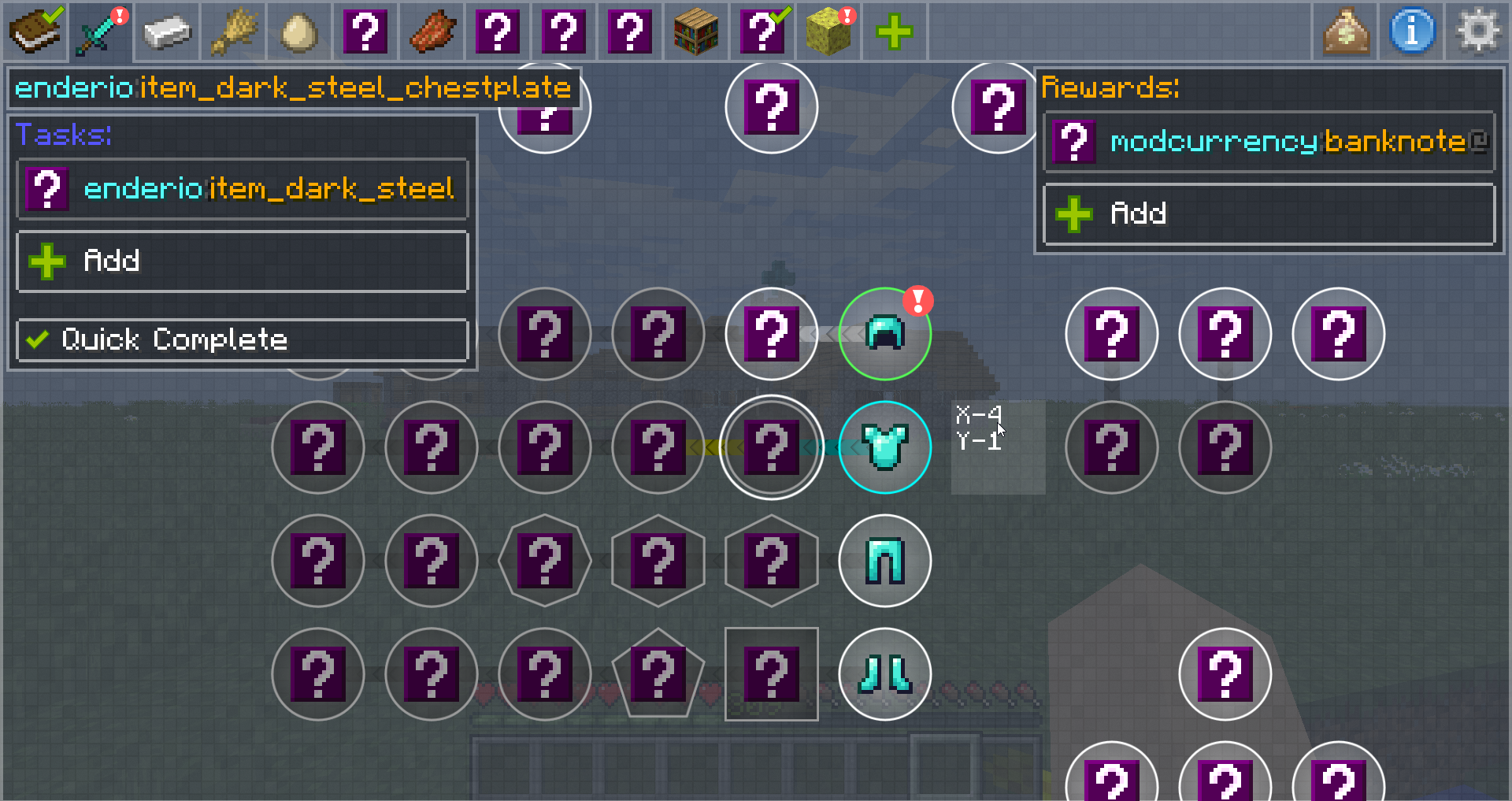Open the money bag shop icon
1512x801 pixels.
1346,32
